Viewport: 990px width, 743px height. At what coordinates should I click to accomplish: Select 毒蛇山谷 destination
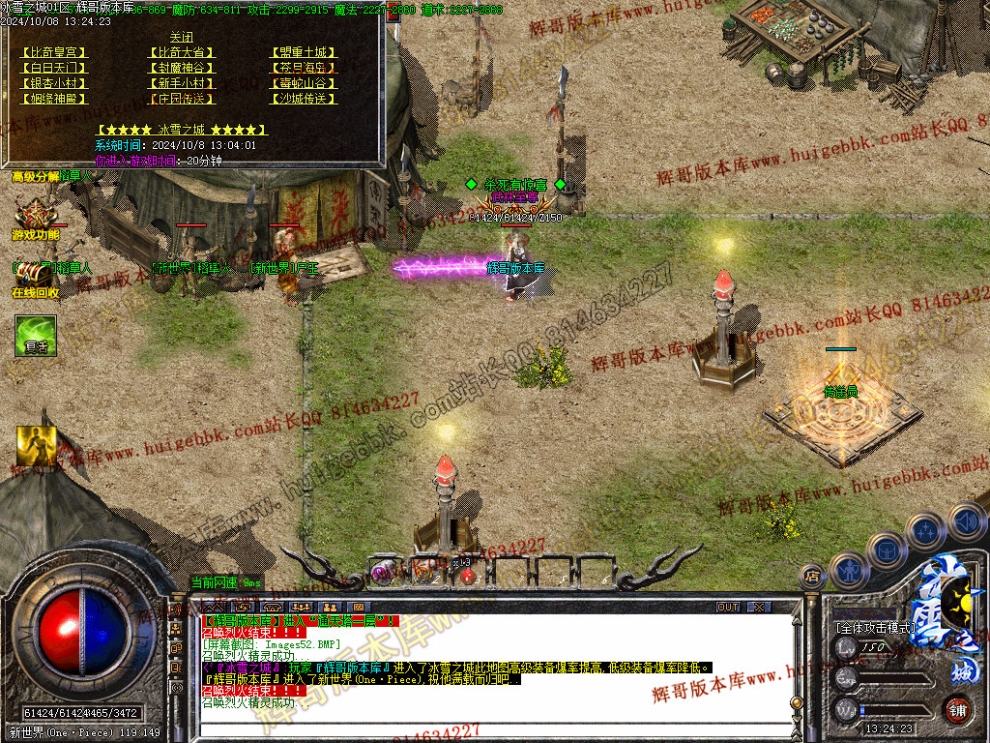(x=303, y=84)
